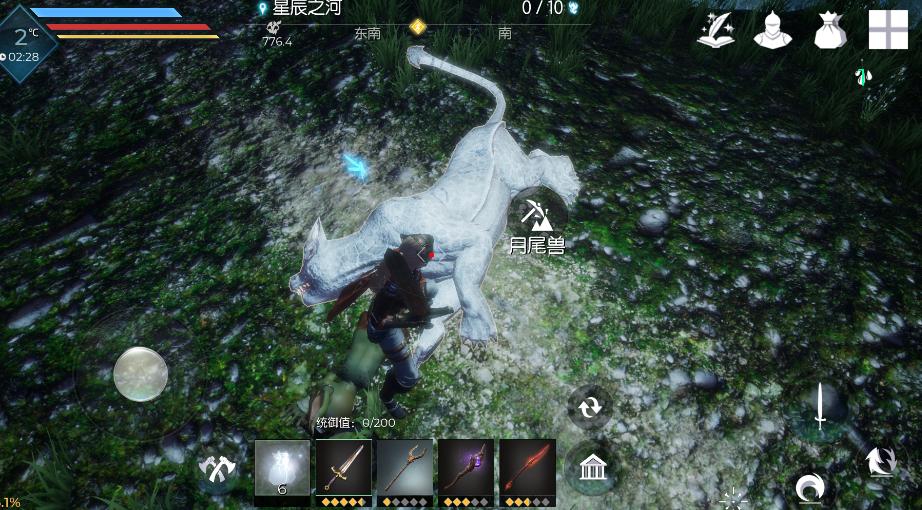This screenshot has height=510, width=922.
Task: Tap the pickaxe harvest prompt on 月尾兽
Action: pos(539,212)
